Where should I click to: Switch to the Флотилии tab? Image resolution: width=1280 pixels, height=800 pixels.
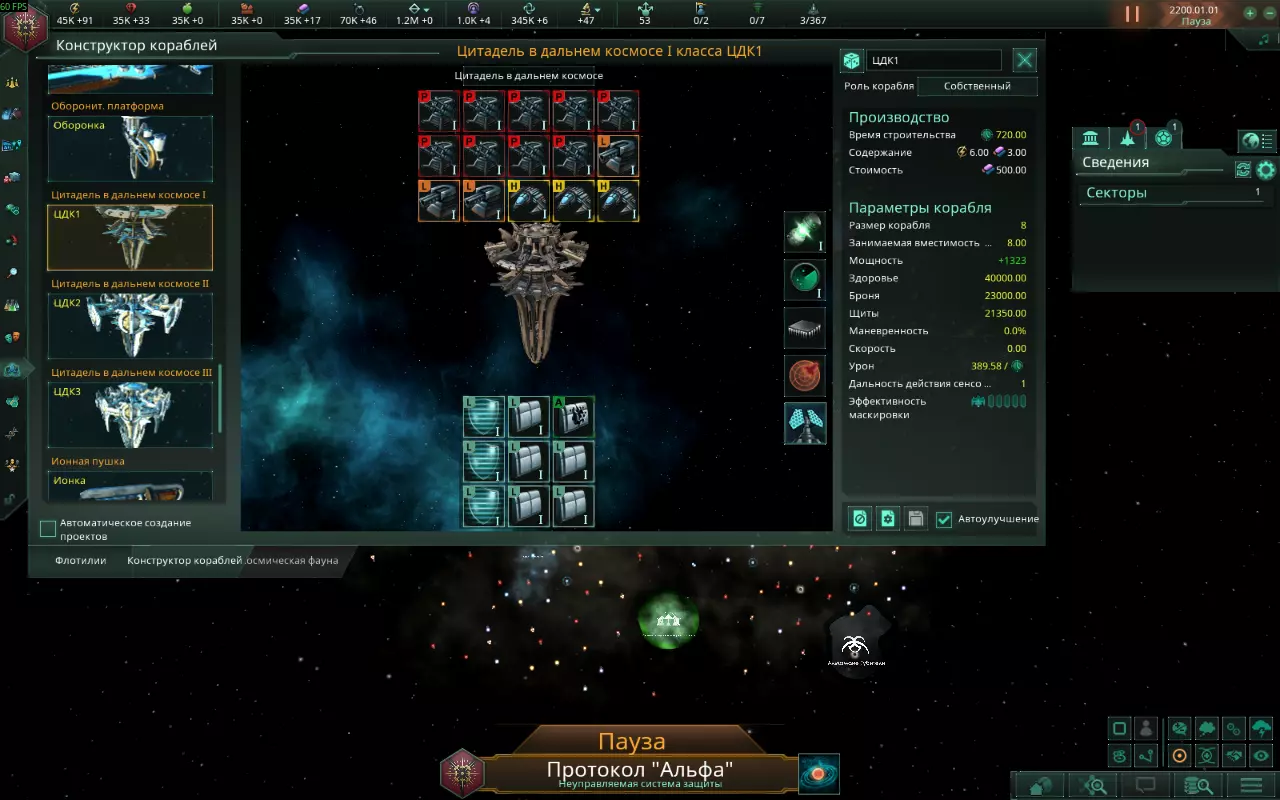(81, 561)
